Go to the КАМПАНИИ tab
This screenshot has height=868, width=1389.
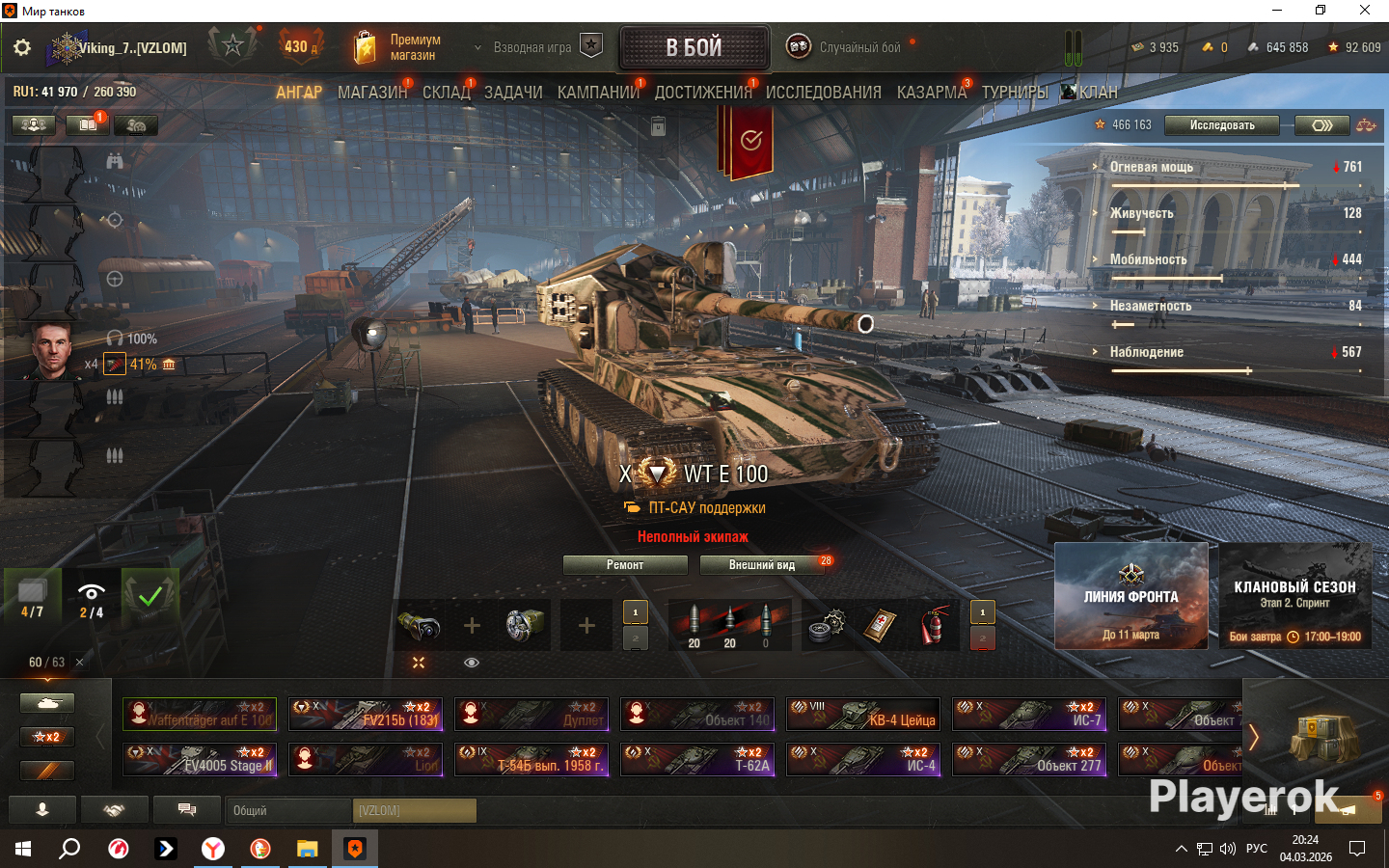point(598,93)
